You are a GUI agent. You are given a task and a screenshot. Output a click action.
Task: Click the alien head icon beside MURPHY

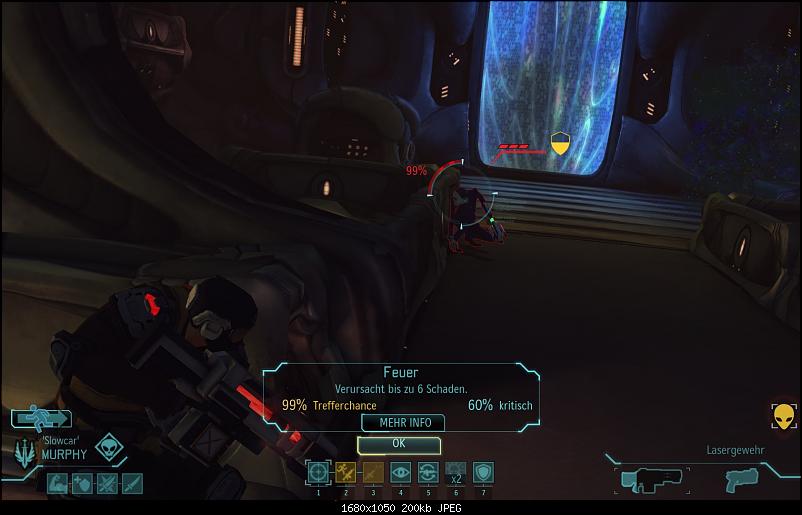pyautogui.click(x=108, y=448)
